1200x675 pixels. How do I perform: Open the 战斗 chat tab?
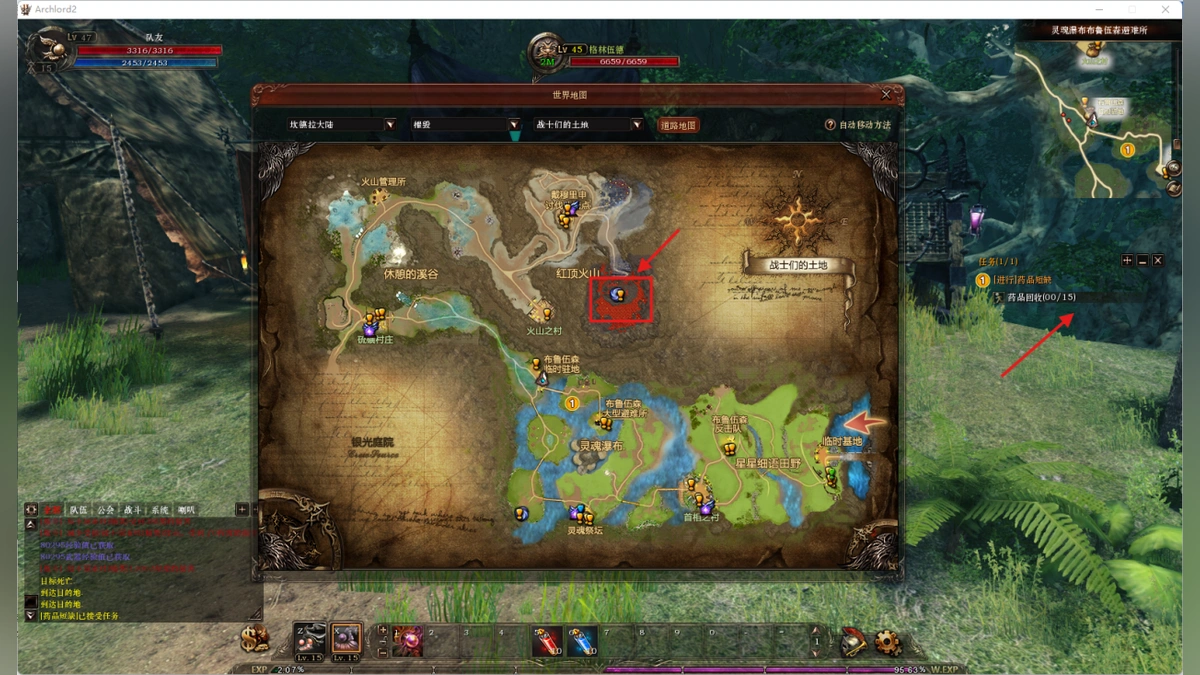click(x=133, y=510)
